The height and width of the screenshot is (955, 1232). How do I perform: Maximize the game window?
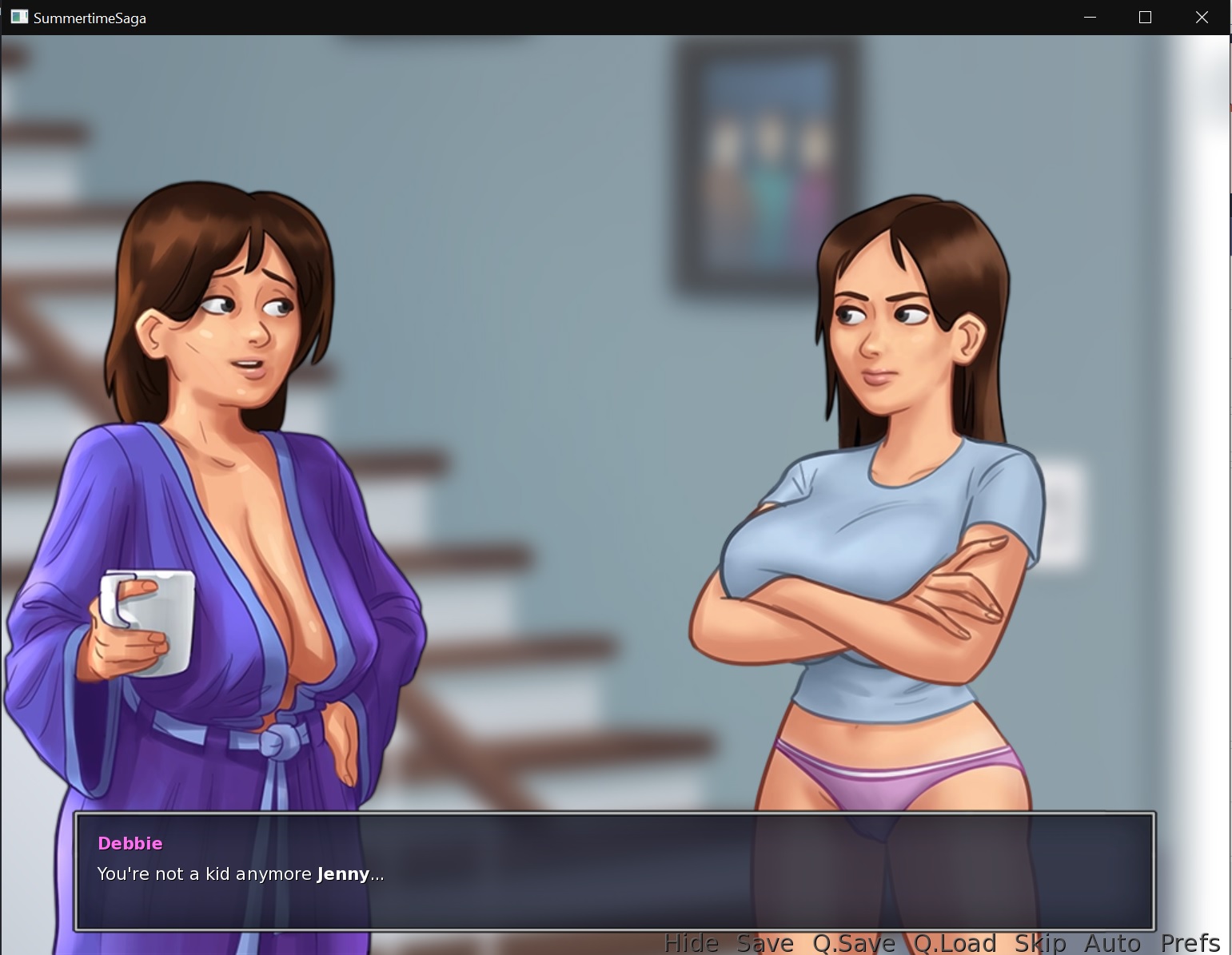coord(1145,18)
